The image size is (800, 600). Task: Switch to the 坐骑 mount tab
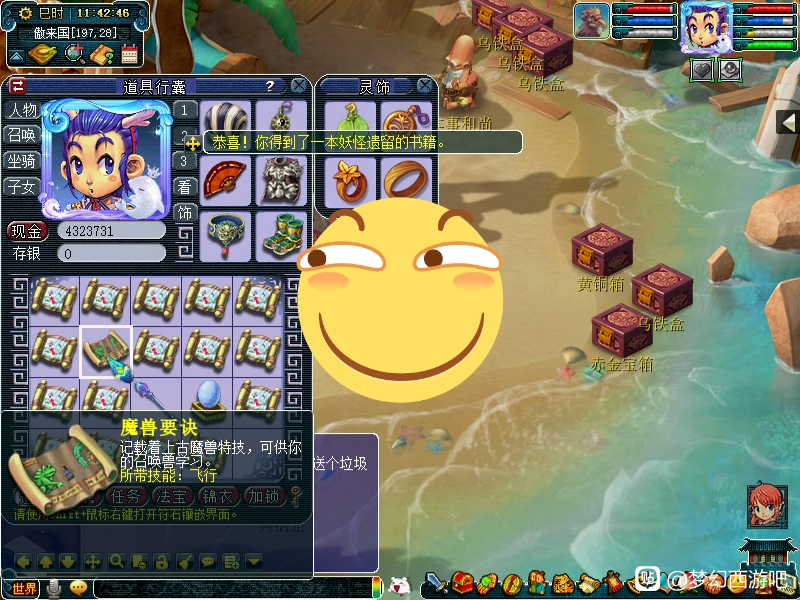[22, 161]
